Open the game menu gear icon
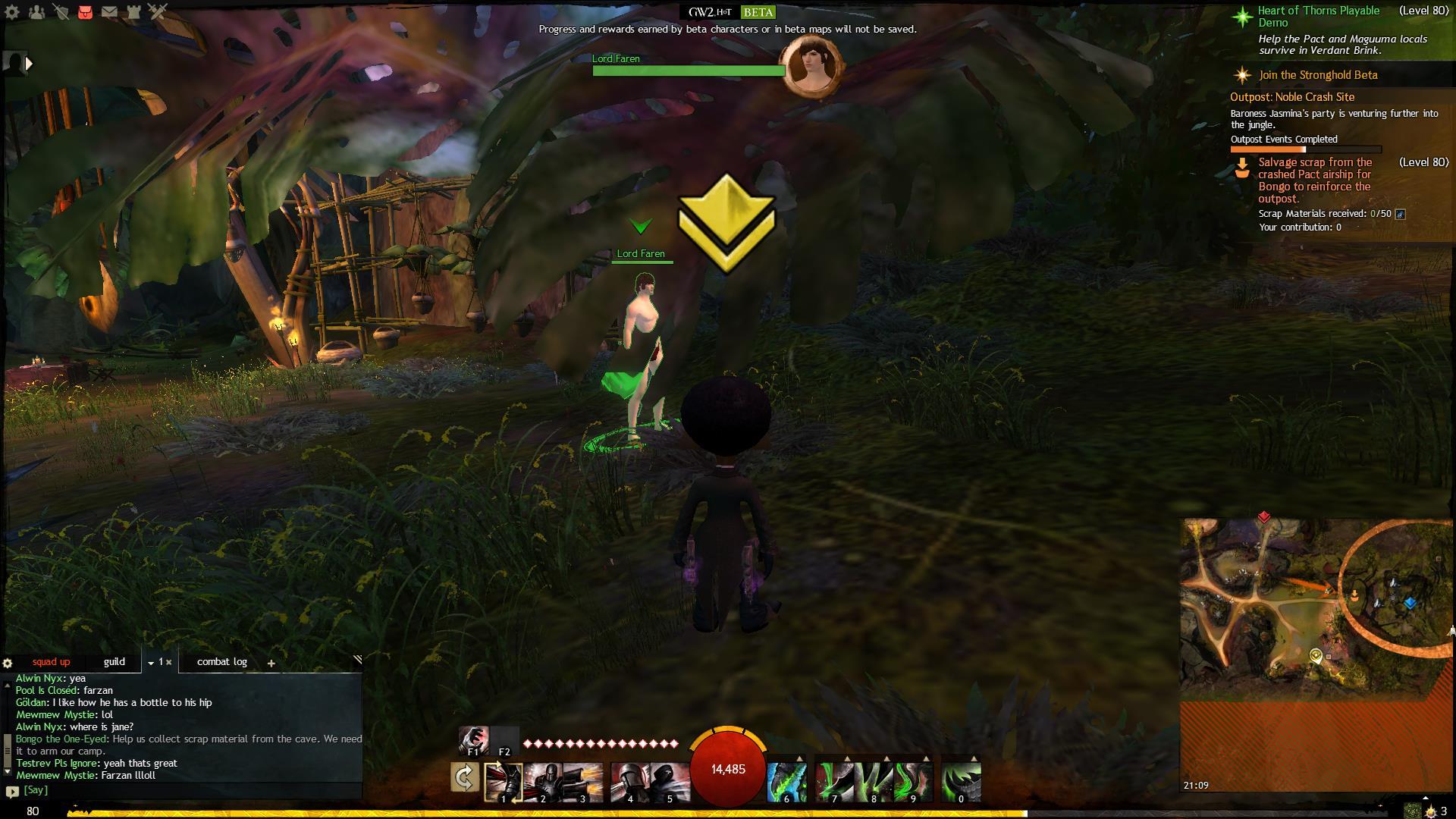 click(12, 12)
